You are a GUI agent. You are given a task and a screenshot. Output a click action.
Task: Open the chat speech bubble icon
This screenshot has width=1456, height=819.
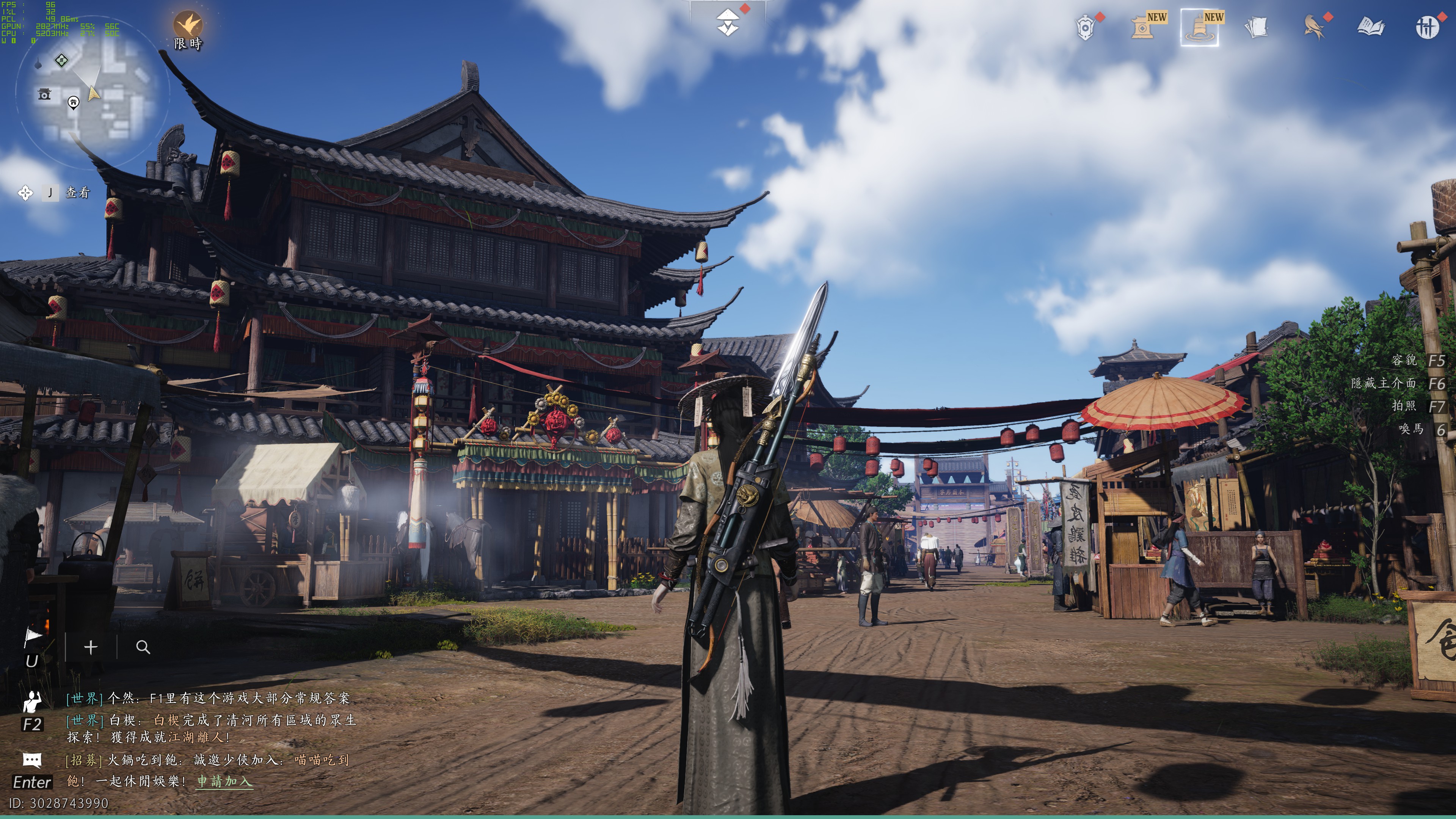point(32,759)
